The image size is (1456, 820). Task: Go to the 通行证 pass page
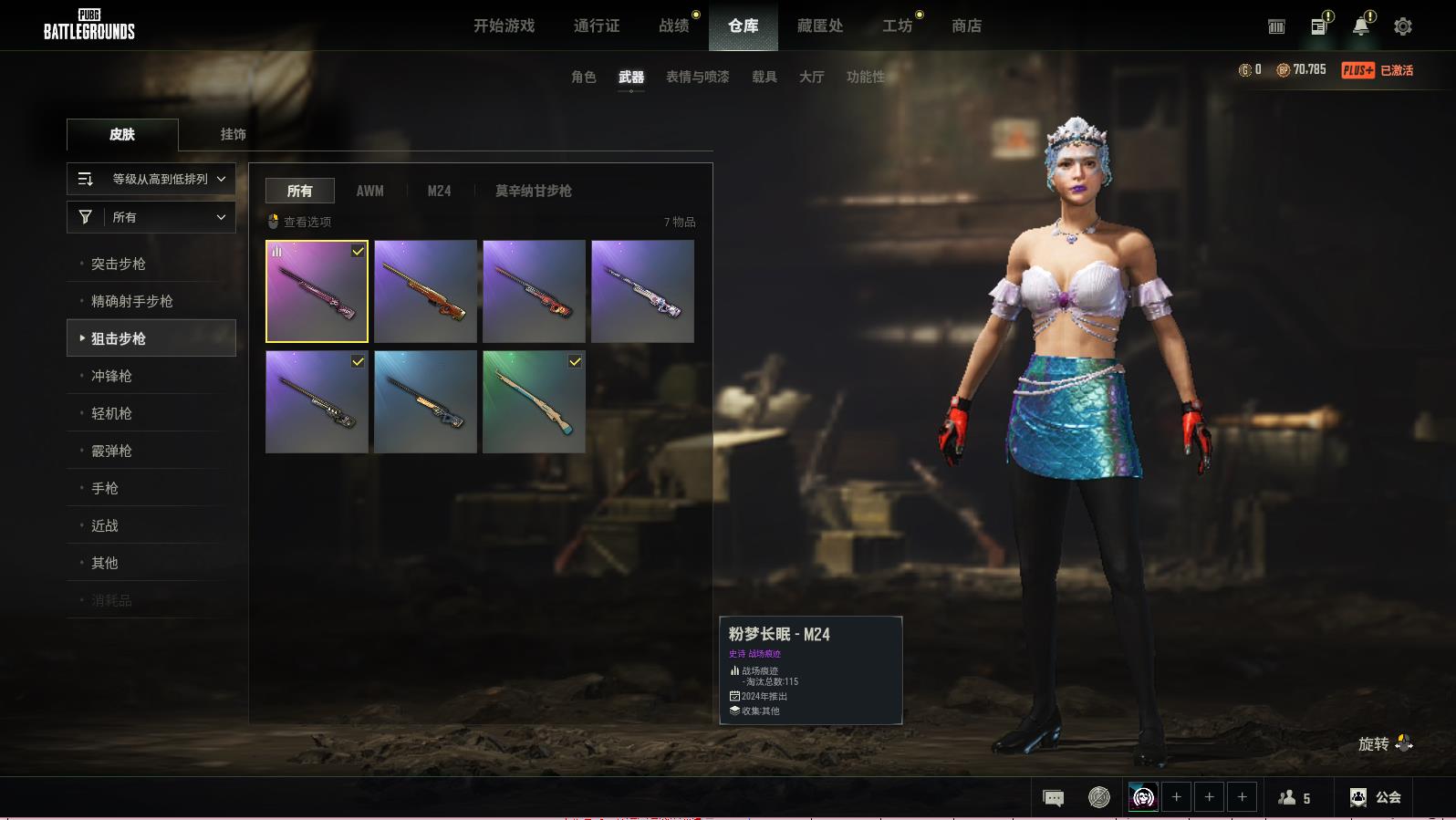[597, 26]
